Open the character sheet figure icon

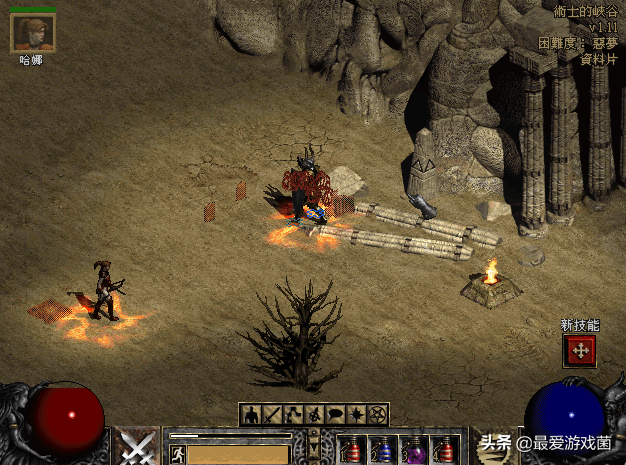tap(249, 414)
